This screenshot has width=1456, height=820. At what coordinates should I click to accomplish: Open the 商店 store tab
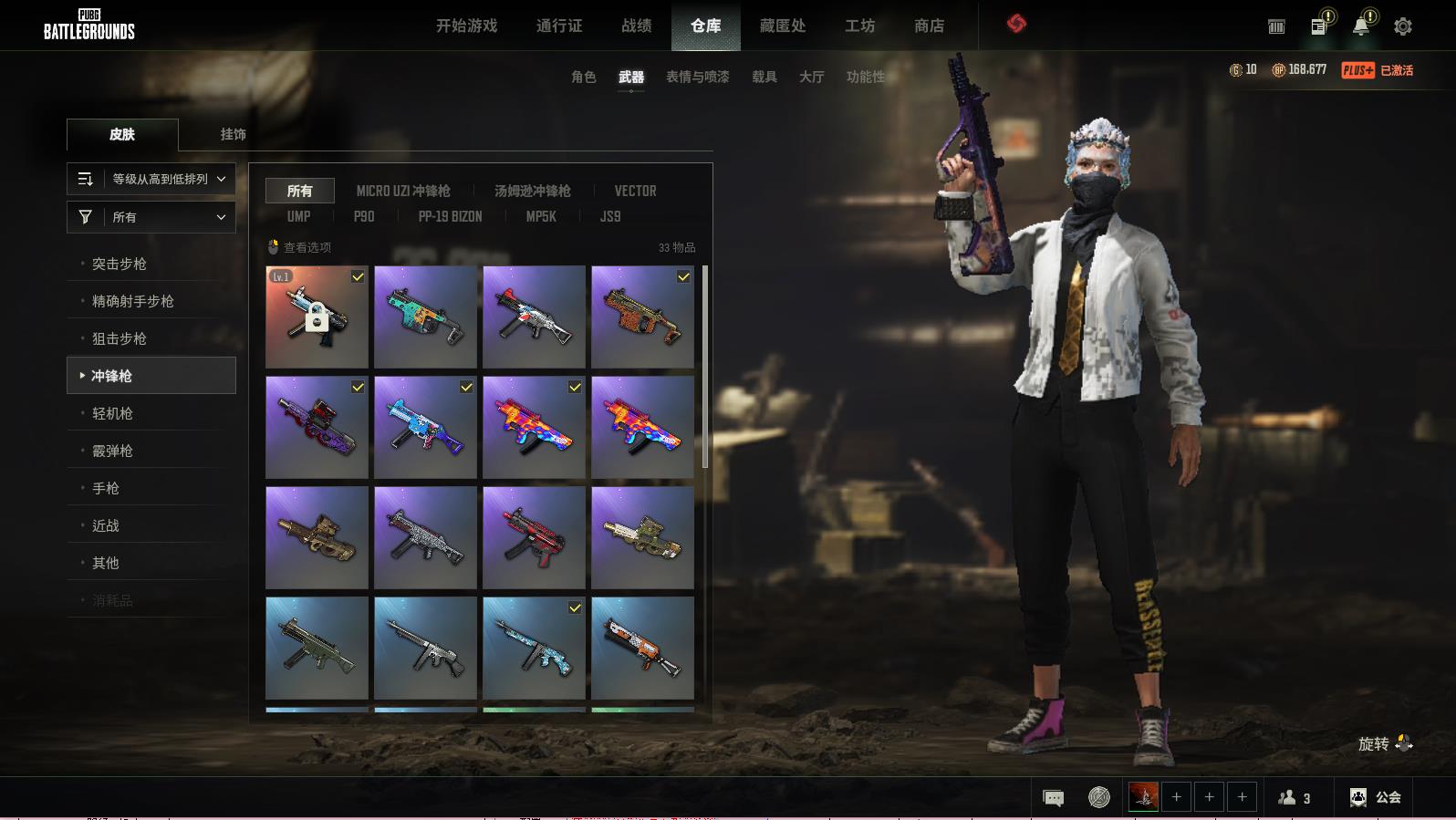(x=929, y=26)
